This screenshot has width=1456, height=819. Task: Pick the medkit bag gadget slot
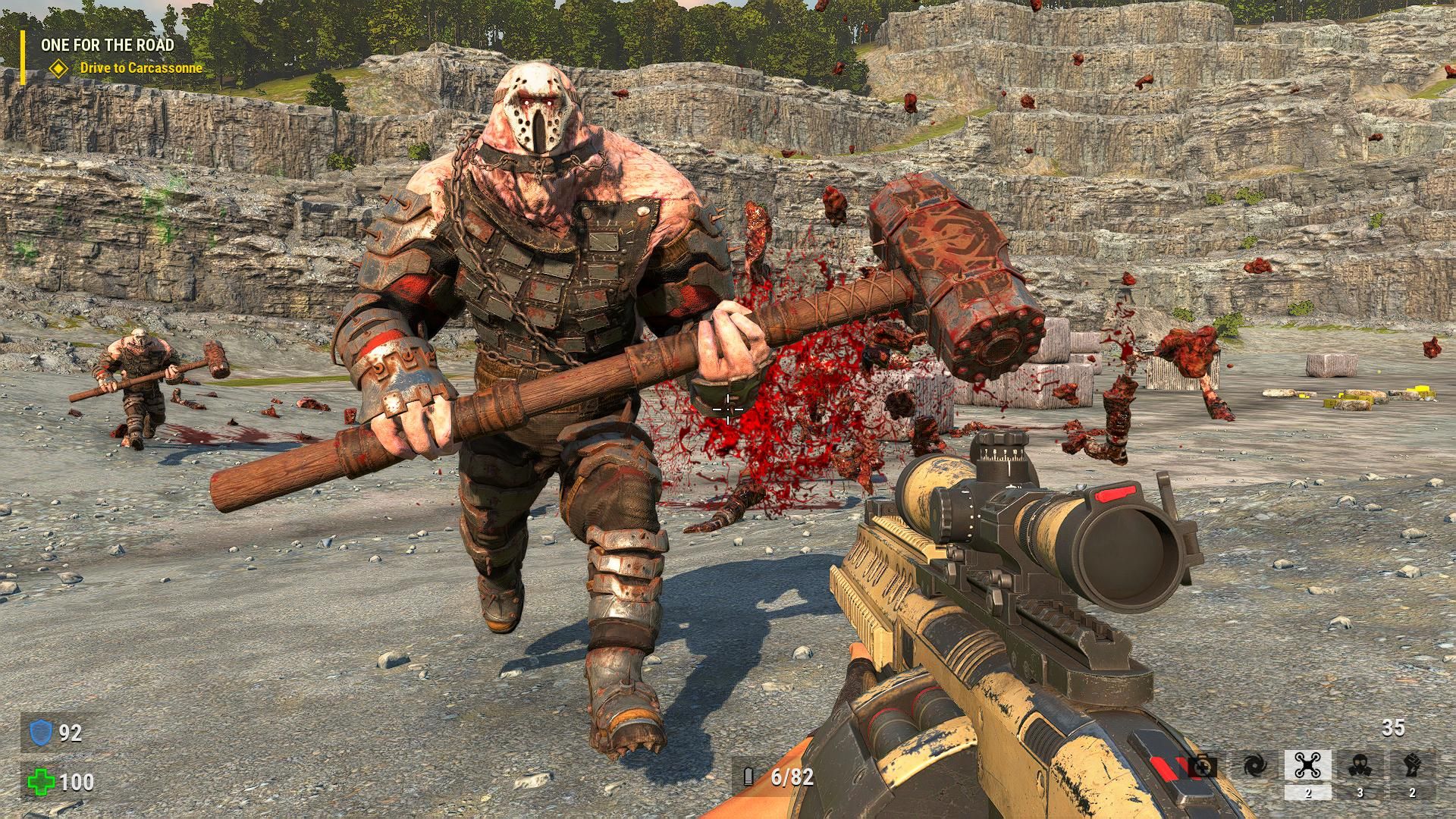(x=1203, y=767)
